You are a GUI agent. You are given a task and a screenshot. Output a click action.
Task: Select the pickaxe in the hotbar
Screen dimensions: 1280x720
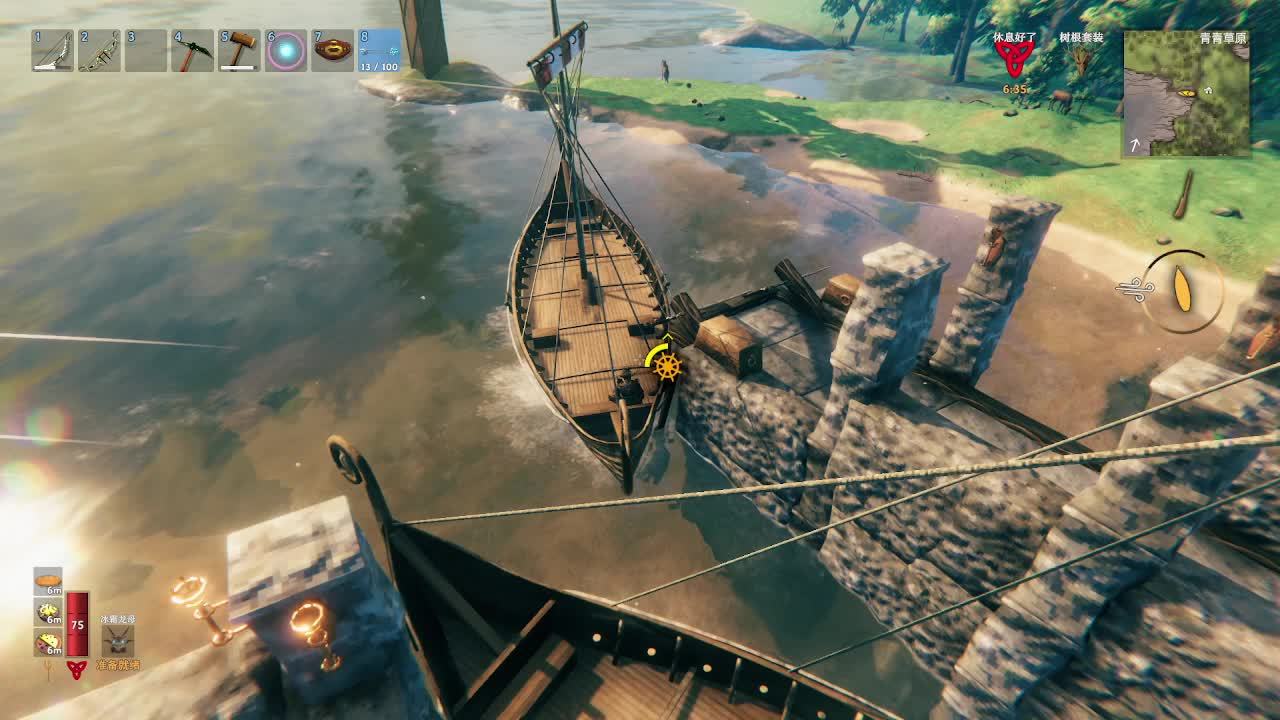(x=192, y=51)
